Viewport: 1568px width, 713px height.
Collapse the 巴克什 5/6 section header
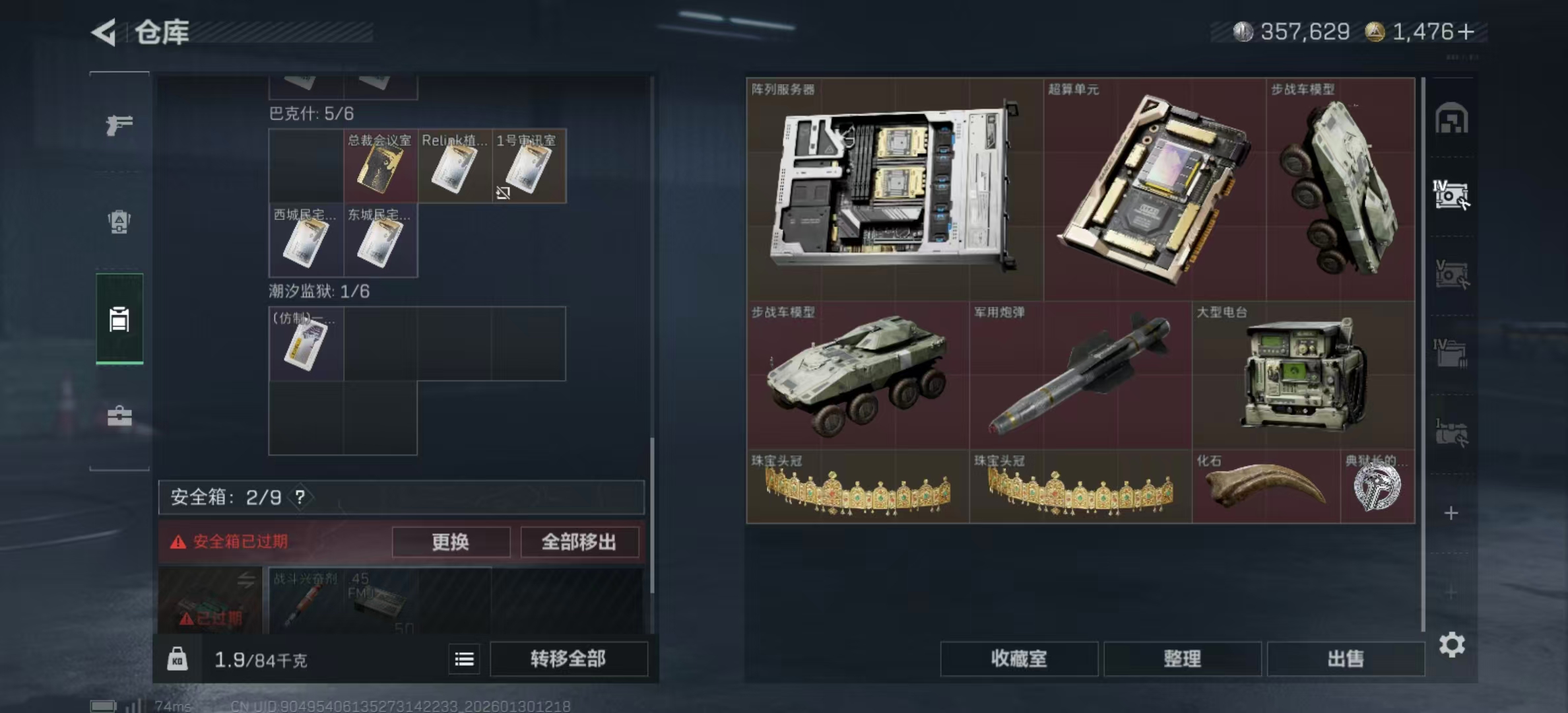pyautogui.click(x=310, y=114)
